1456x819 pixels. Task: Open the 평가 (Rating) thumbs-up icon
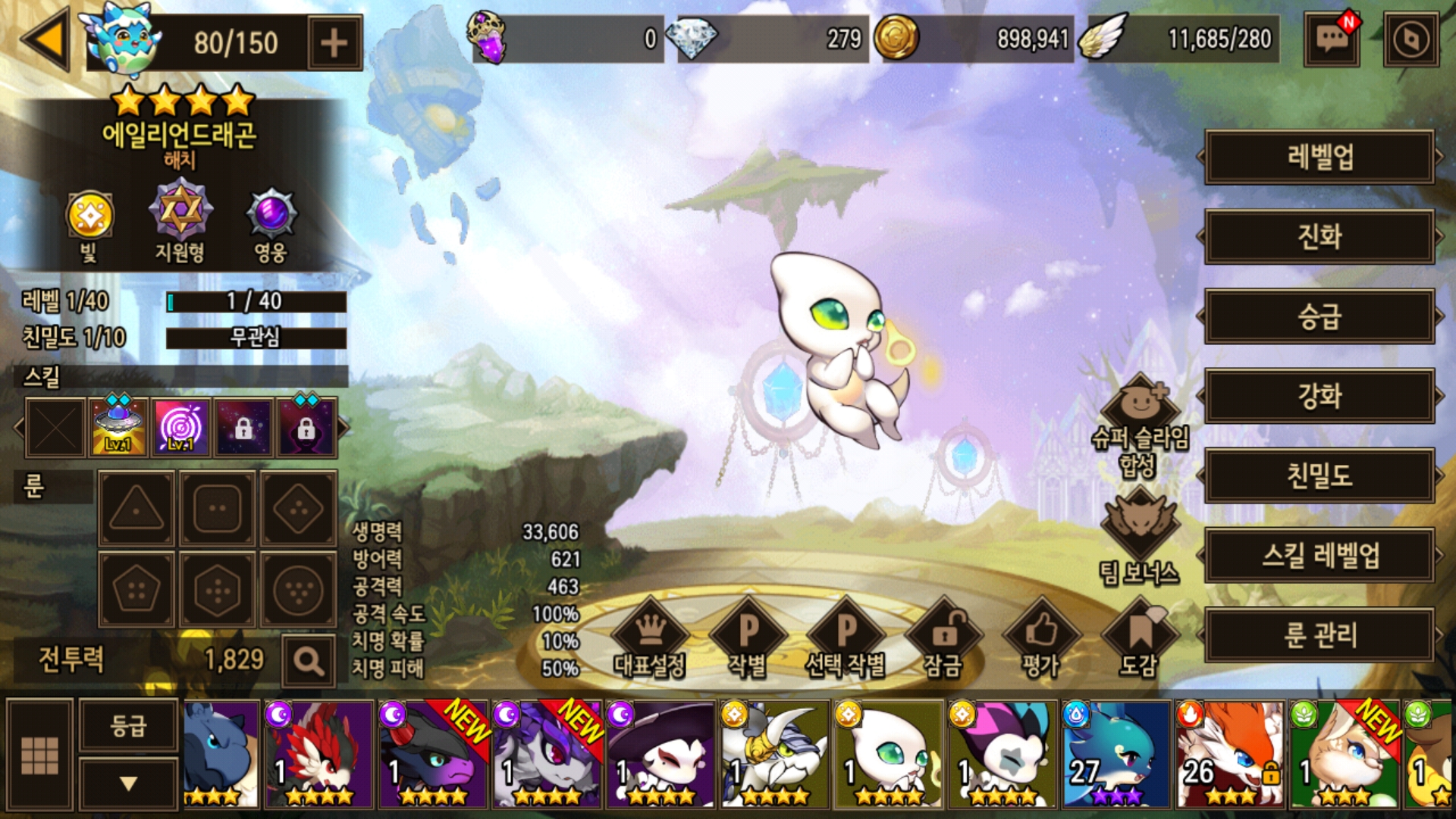point(1040,637)
